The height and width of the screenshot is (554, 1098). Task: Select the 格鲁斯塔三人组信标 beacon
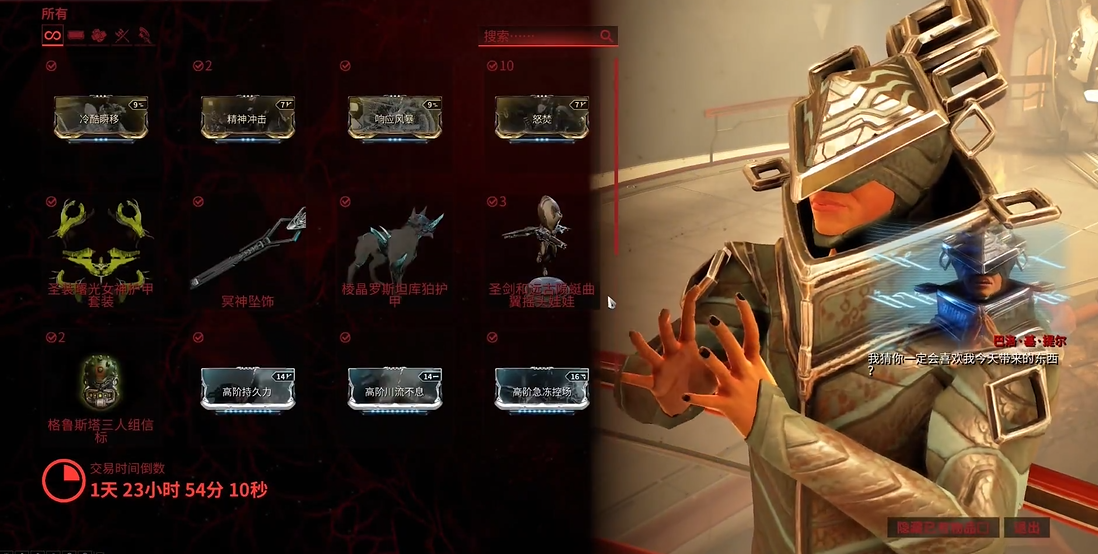click(100, 385)
